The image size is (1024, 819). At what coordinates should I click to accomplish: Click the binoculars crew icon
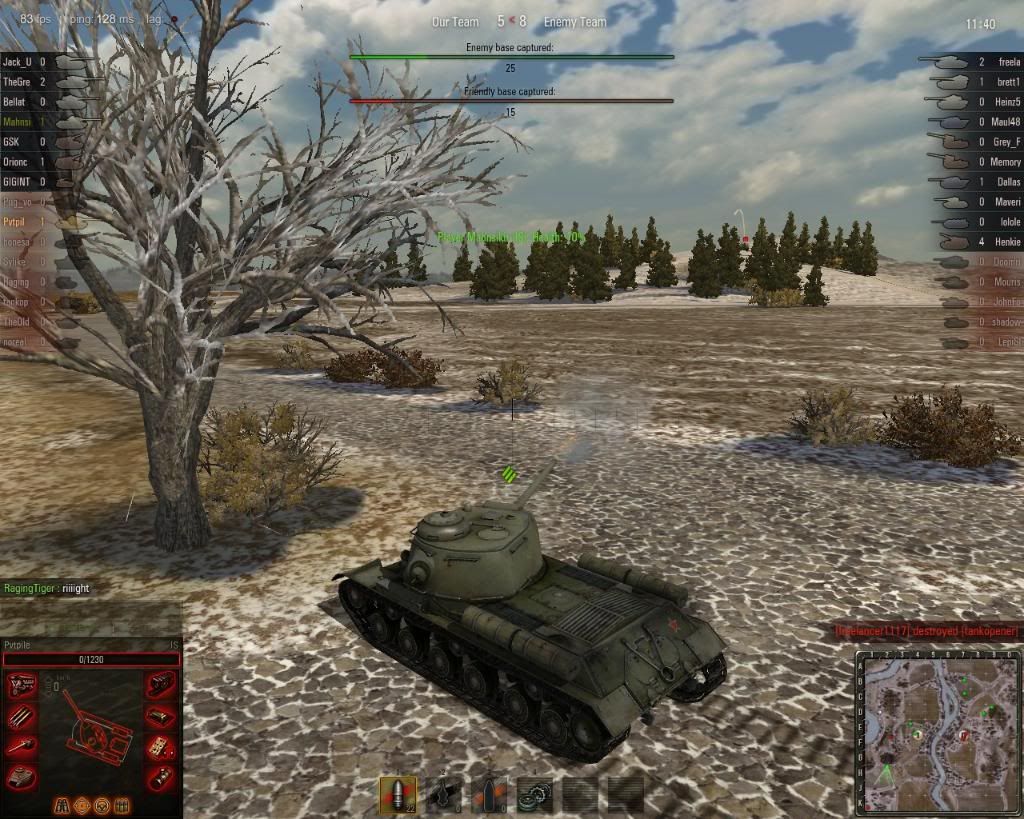63,805
